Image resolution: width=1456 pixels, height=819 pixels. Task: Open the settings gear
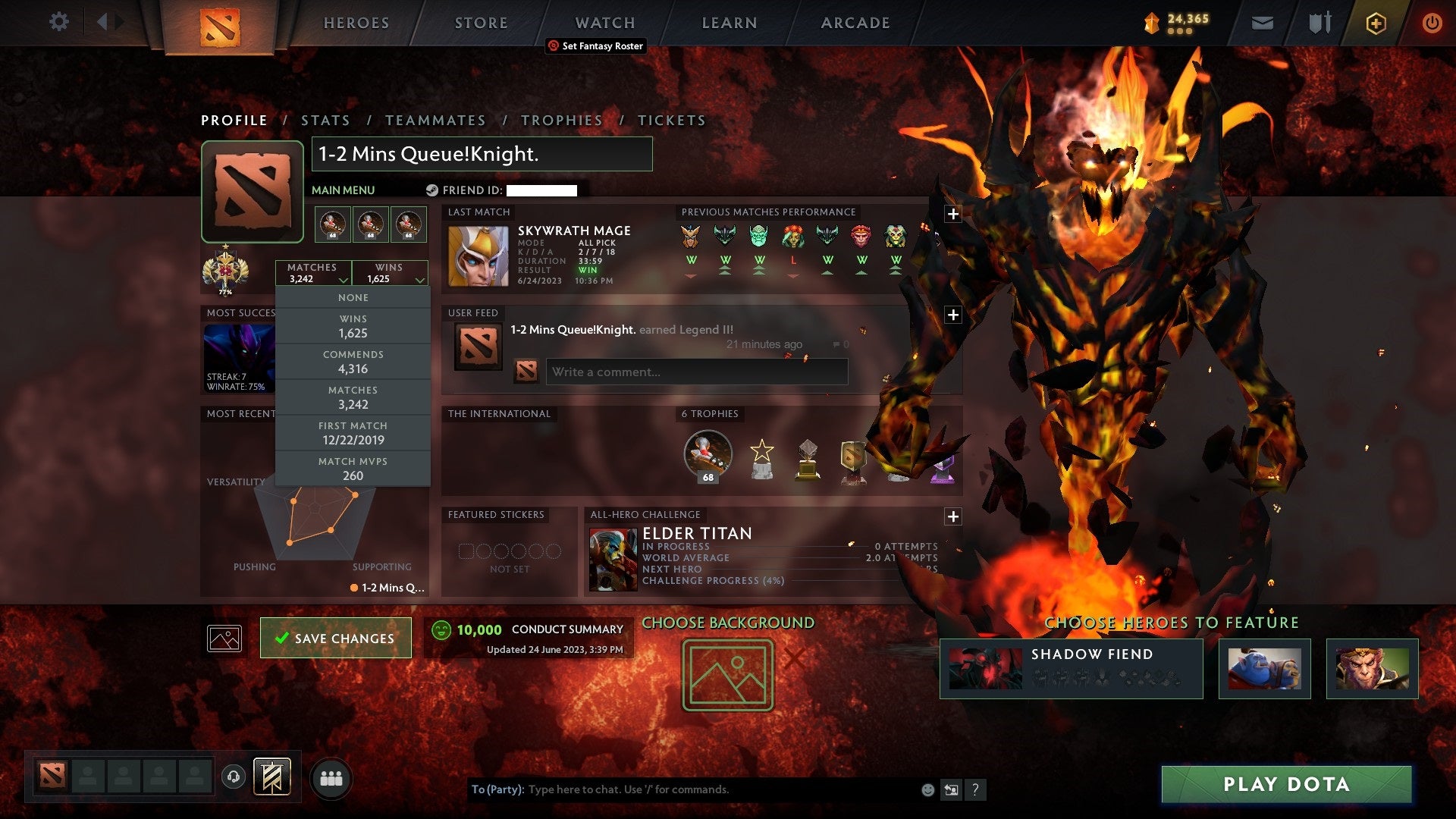pos(58,22)
